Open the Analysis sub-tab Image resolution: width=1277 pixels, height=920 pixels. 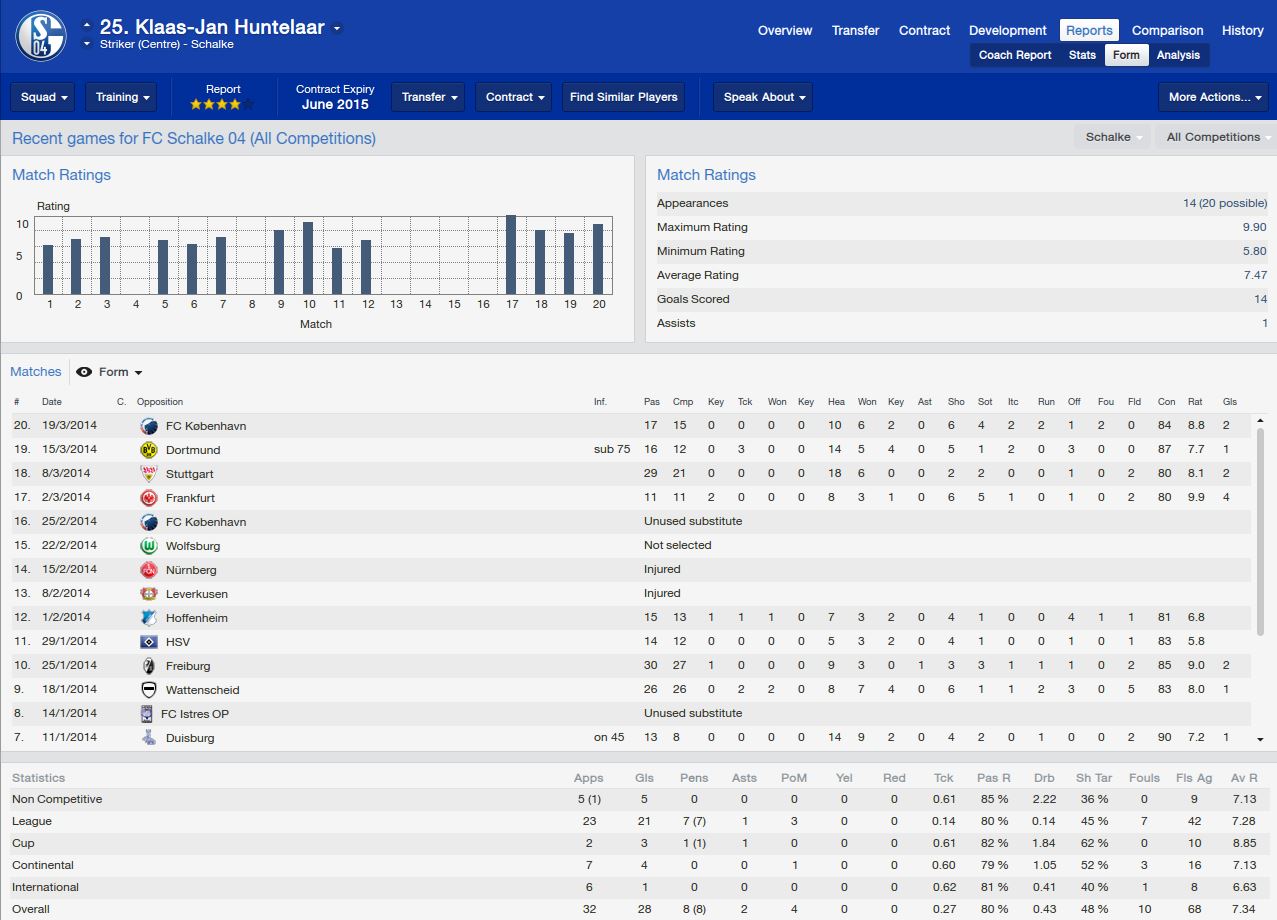(x=1178, y=55)
